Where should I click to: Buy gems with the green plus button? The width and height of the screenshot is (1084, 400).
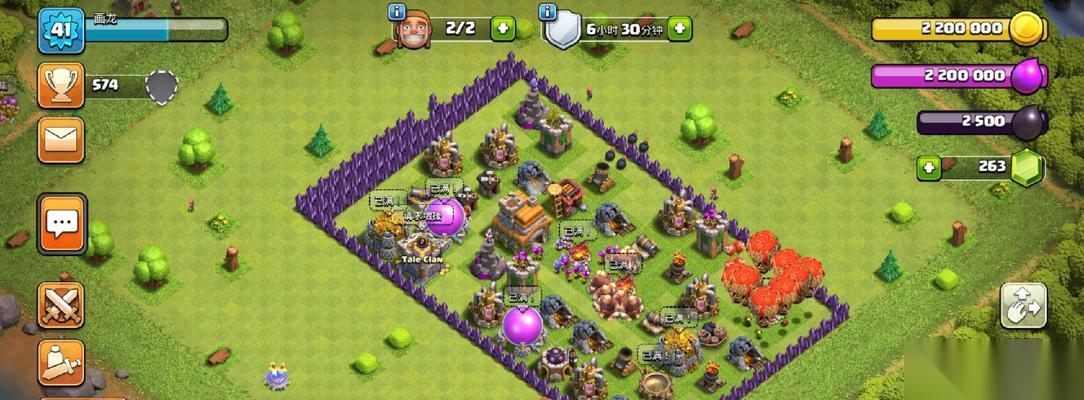click(x=930, y=167)
